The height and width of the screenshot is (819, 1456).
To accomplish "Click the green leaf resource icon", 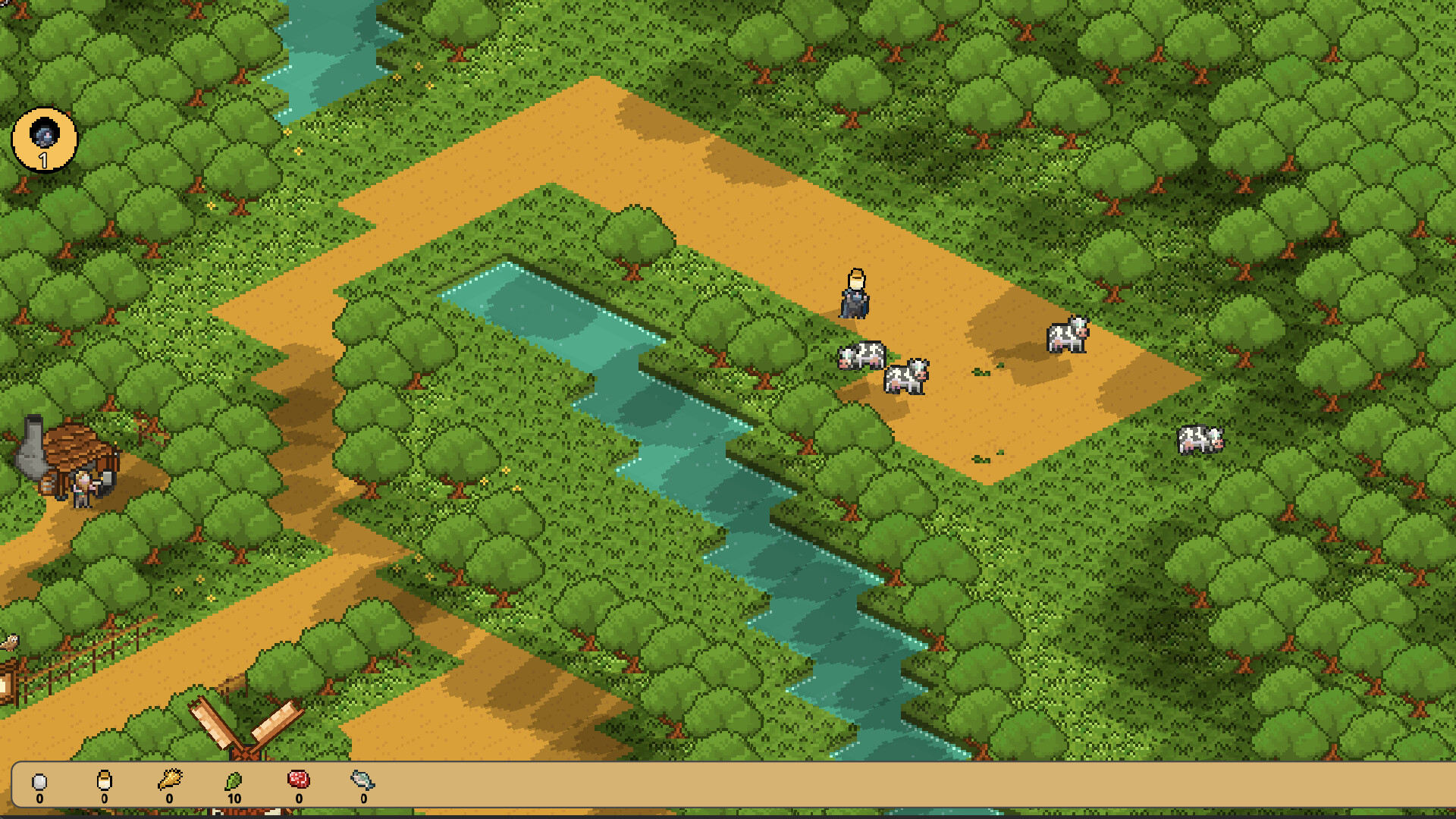I will (x=234, y=780).
